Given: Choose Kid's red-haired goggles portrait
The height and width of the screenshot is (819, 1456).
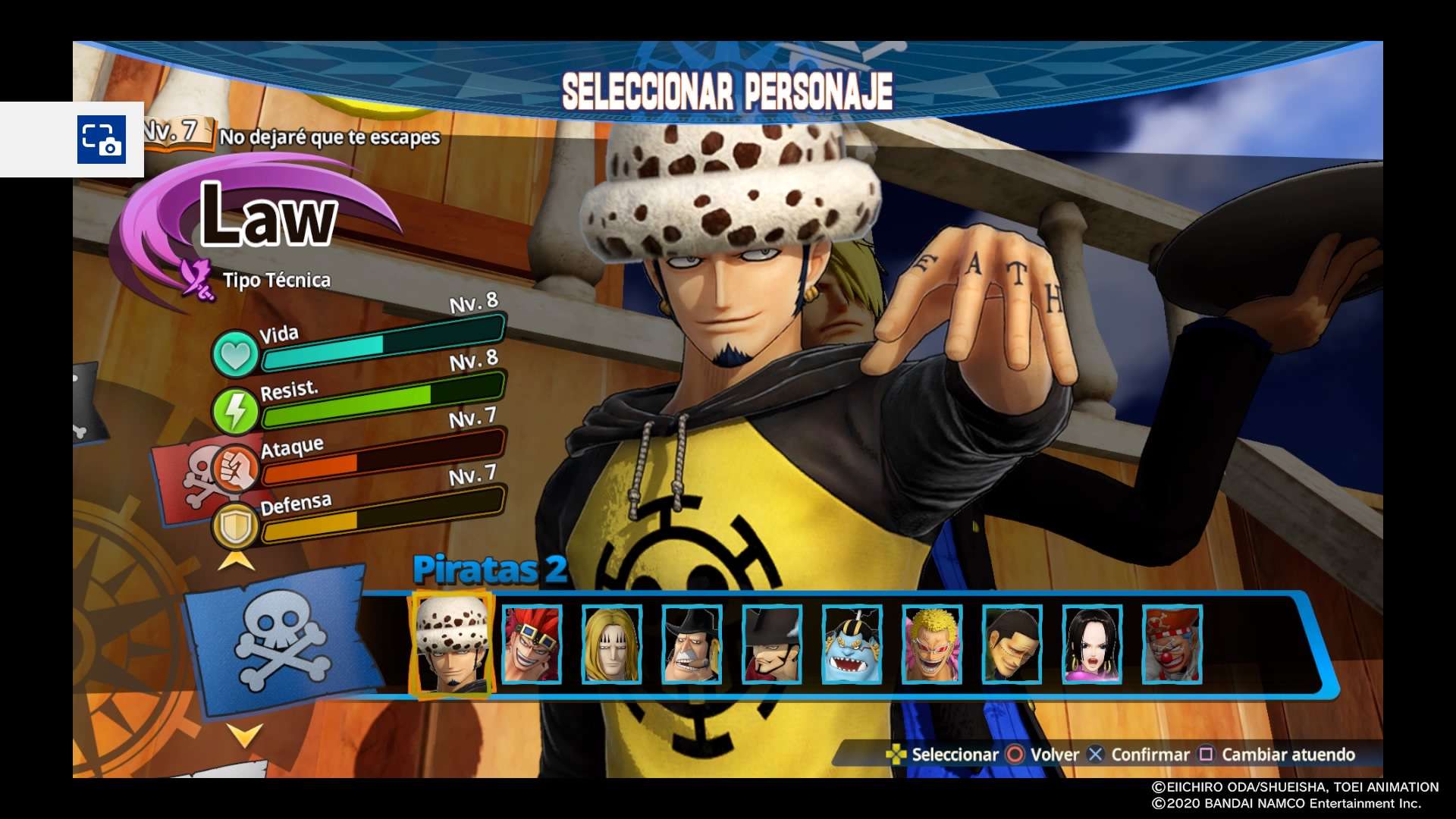Looking at the screenshot, I should (532, 645).
